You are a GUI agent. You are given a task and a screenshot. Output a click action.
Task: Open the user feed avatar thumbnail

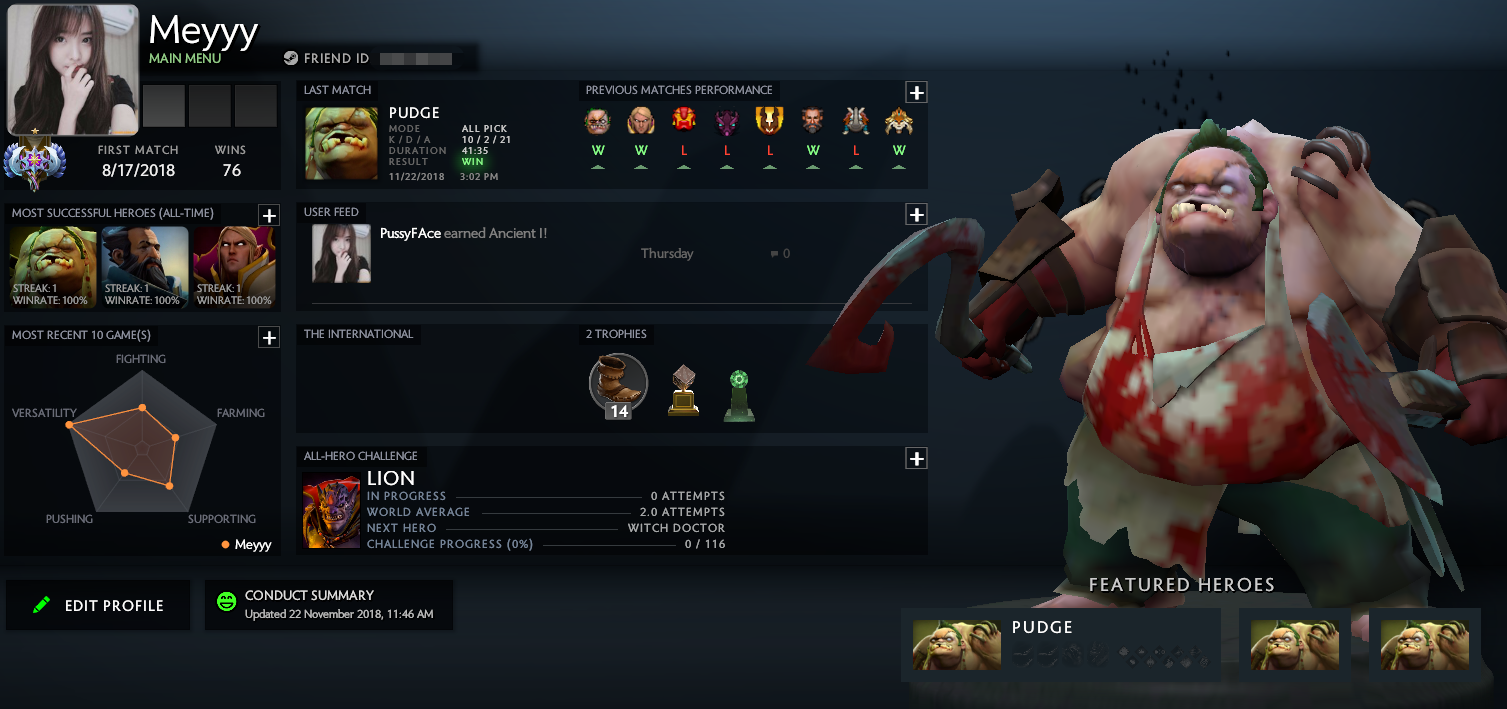coord(341,253)
